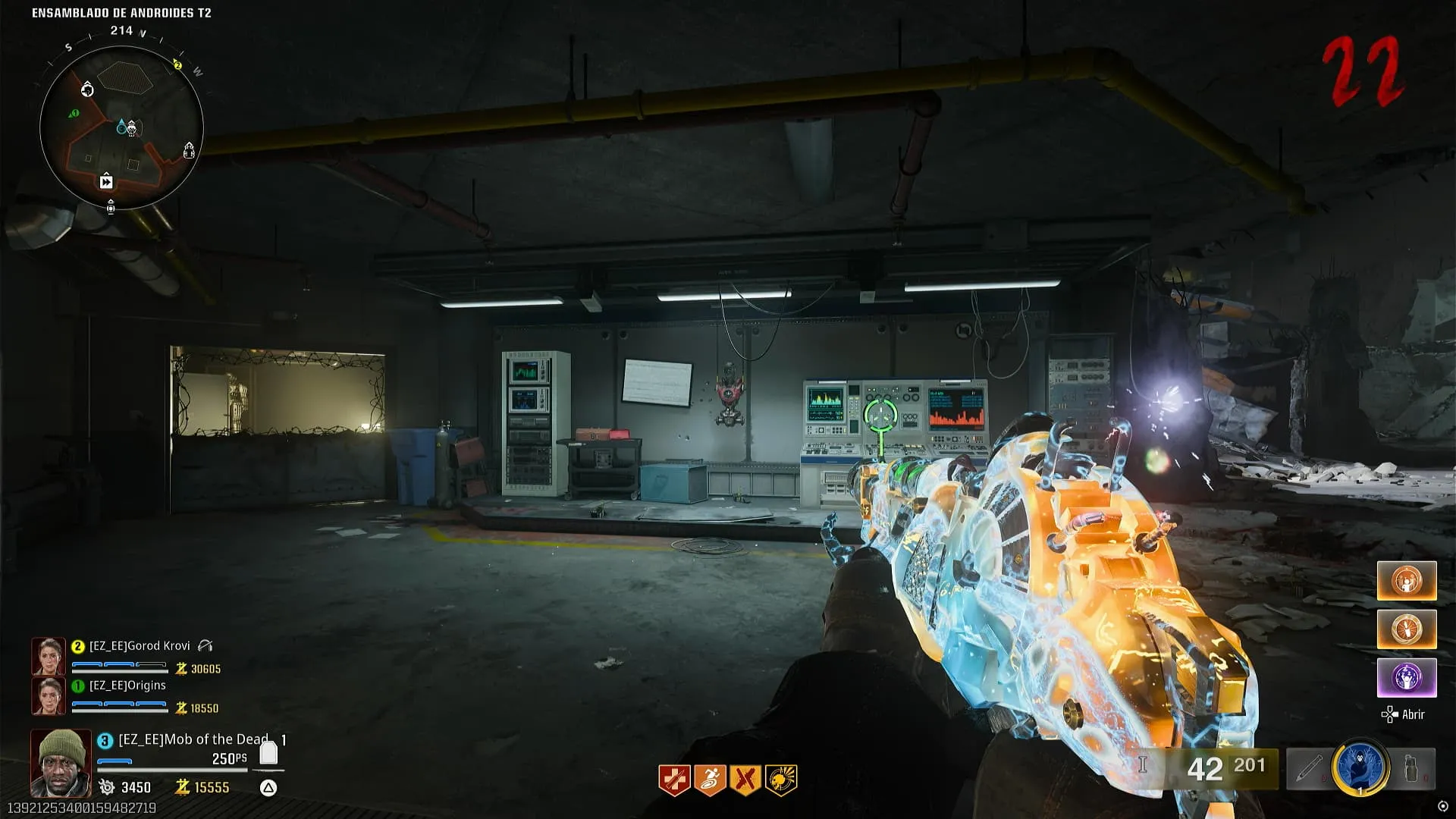The width and height of the screenshot is (1456, 819).
Task: Activate the blue hooded figure field upgrade
Action: [x=1361, y=767]
